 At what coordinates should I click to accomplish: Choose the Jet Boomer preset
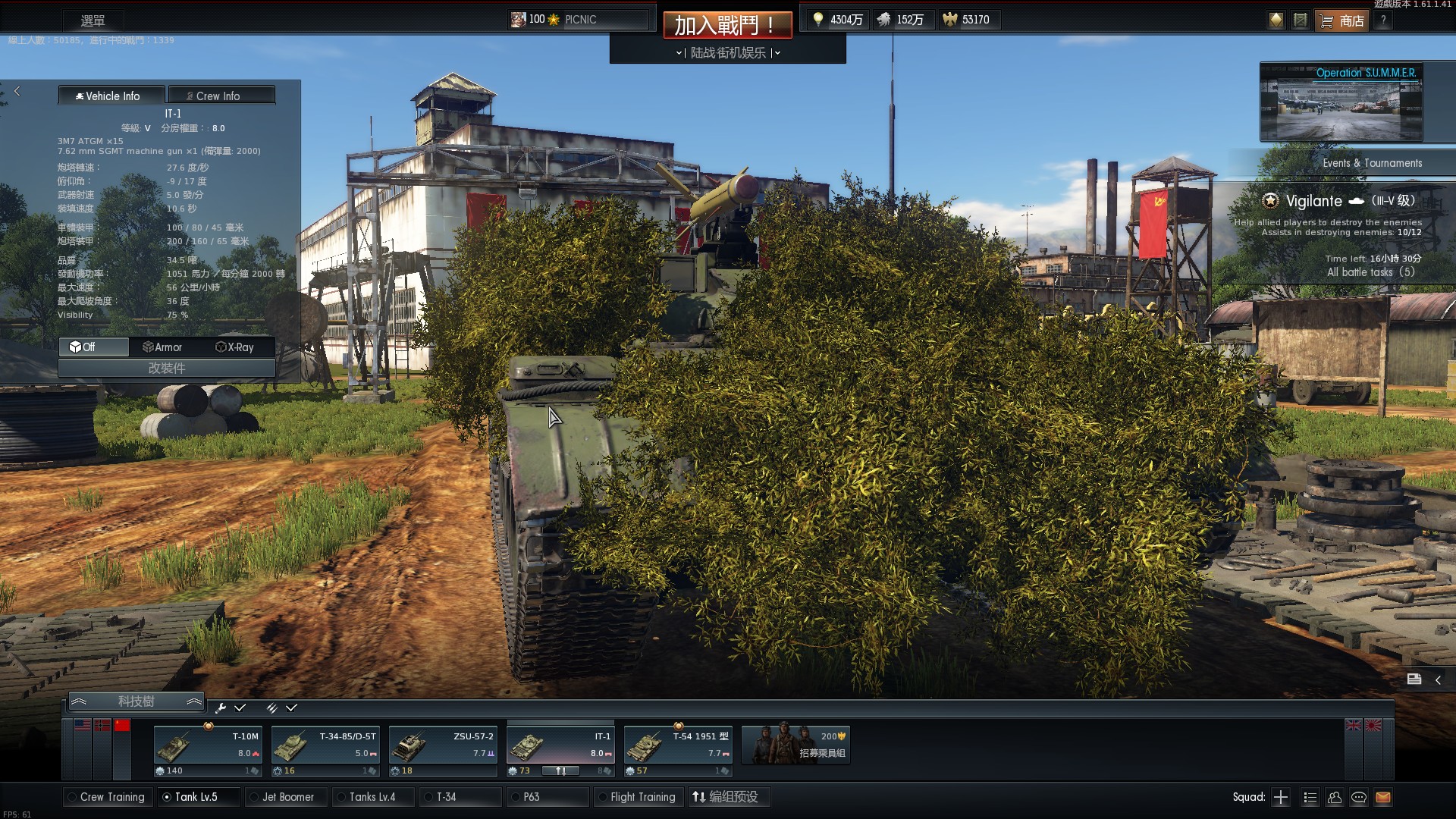tap(287, 797)
